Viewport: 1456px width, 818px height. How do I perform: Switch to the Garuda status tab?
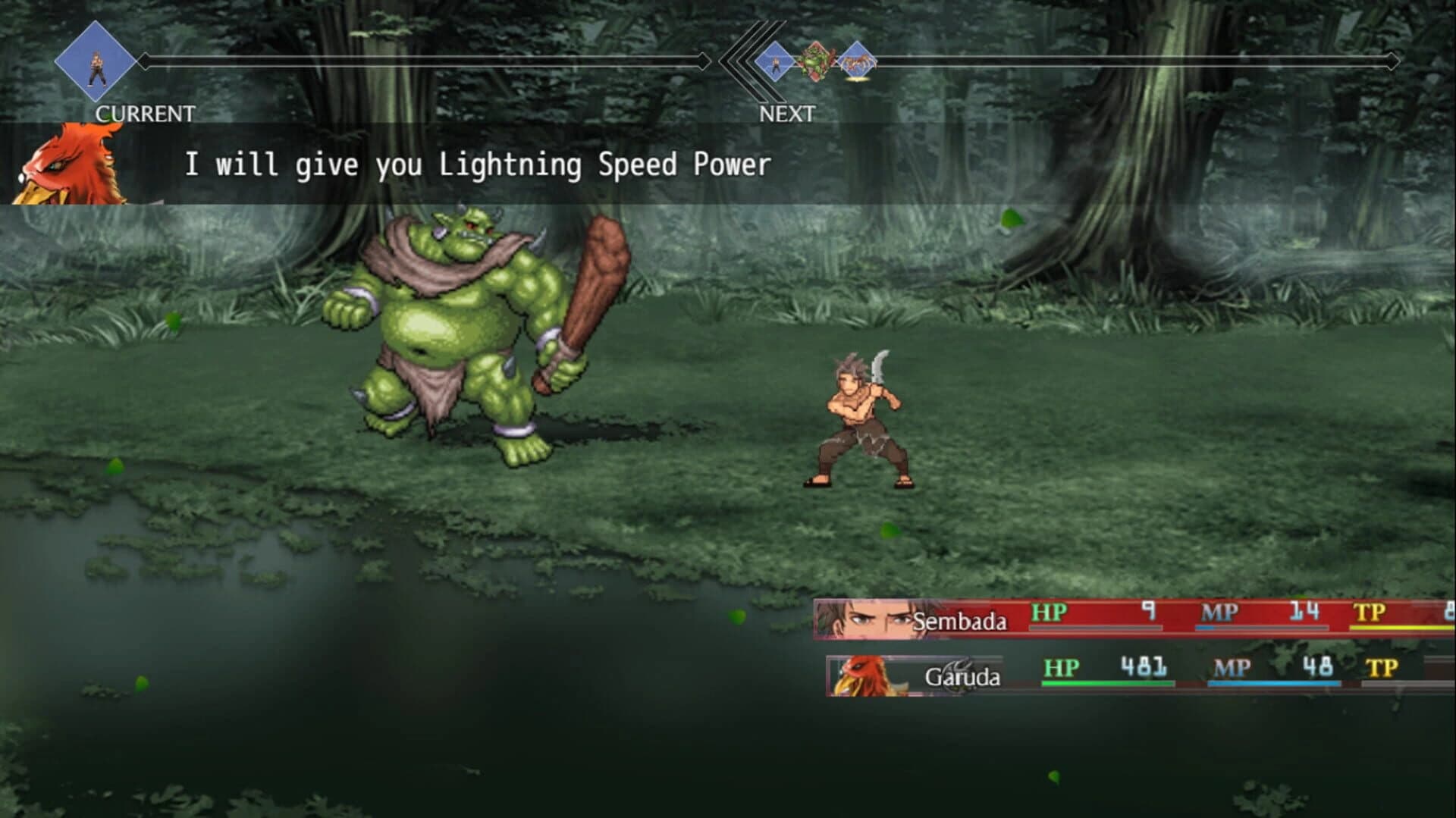(965, 676)
